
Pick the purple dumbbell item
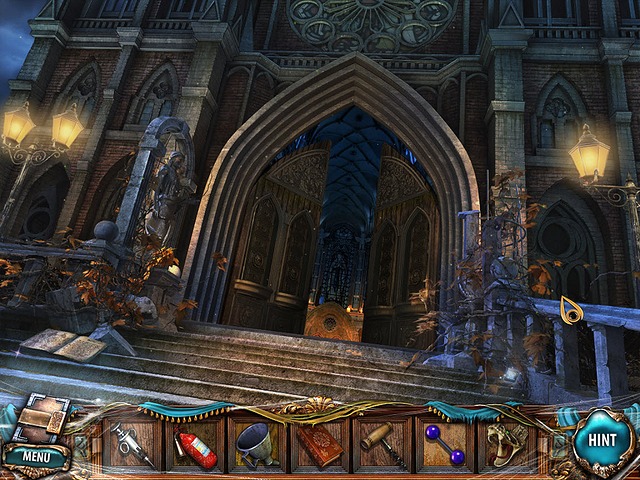coord(445,443)
